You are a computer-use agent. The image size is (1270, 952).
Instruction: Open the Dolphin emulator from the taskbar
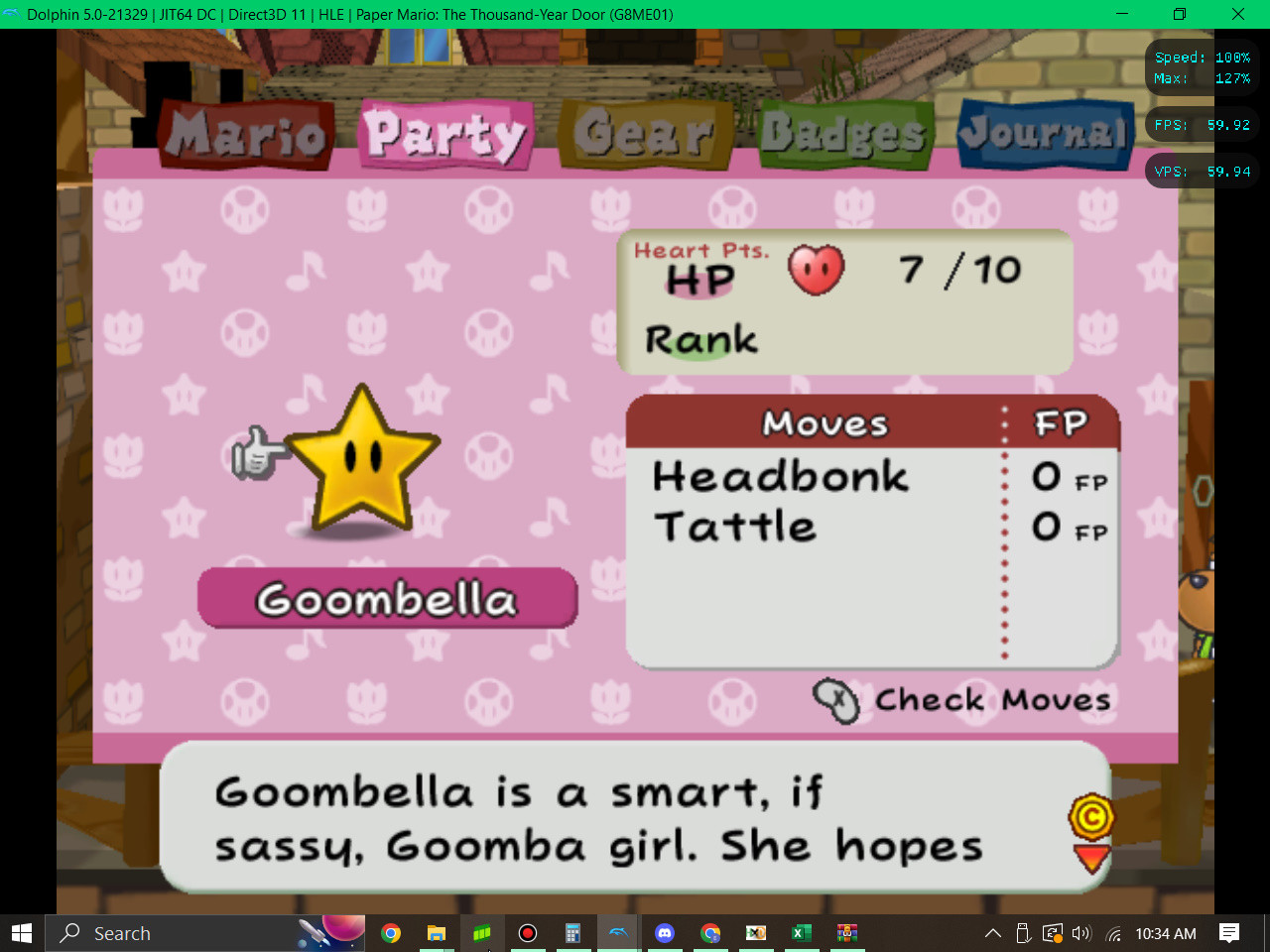618,933
